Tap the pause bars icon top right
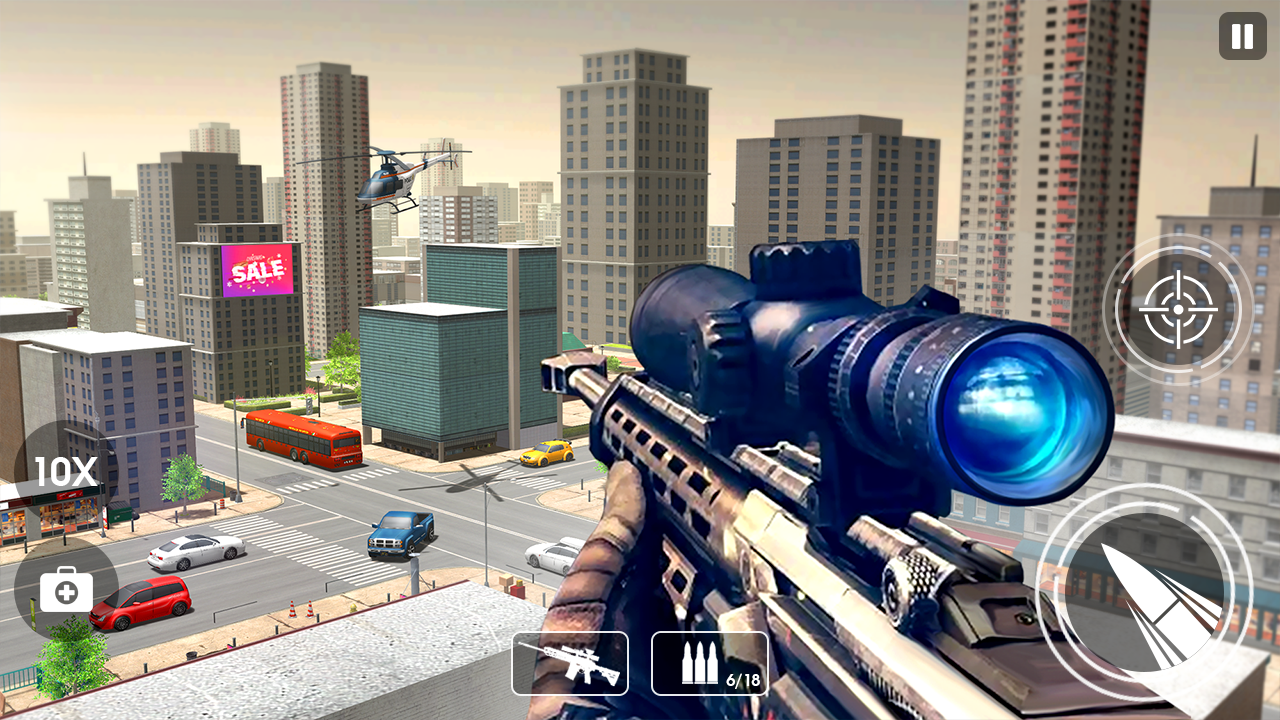The image size is (1280, 720). tap(1240, 38)
